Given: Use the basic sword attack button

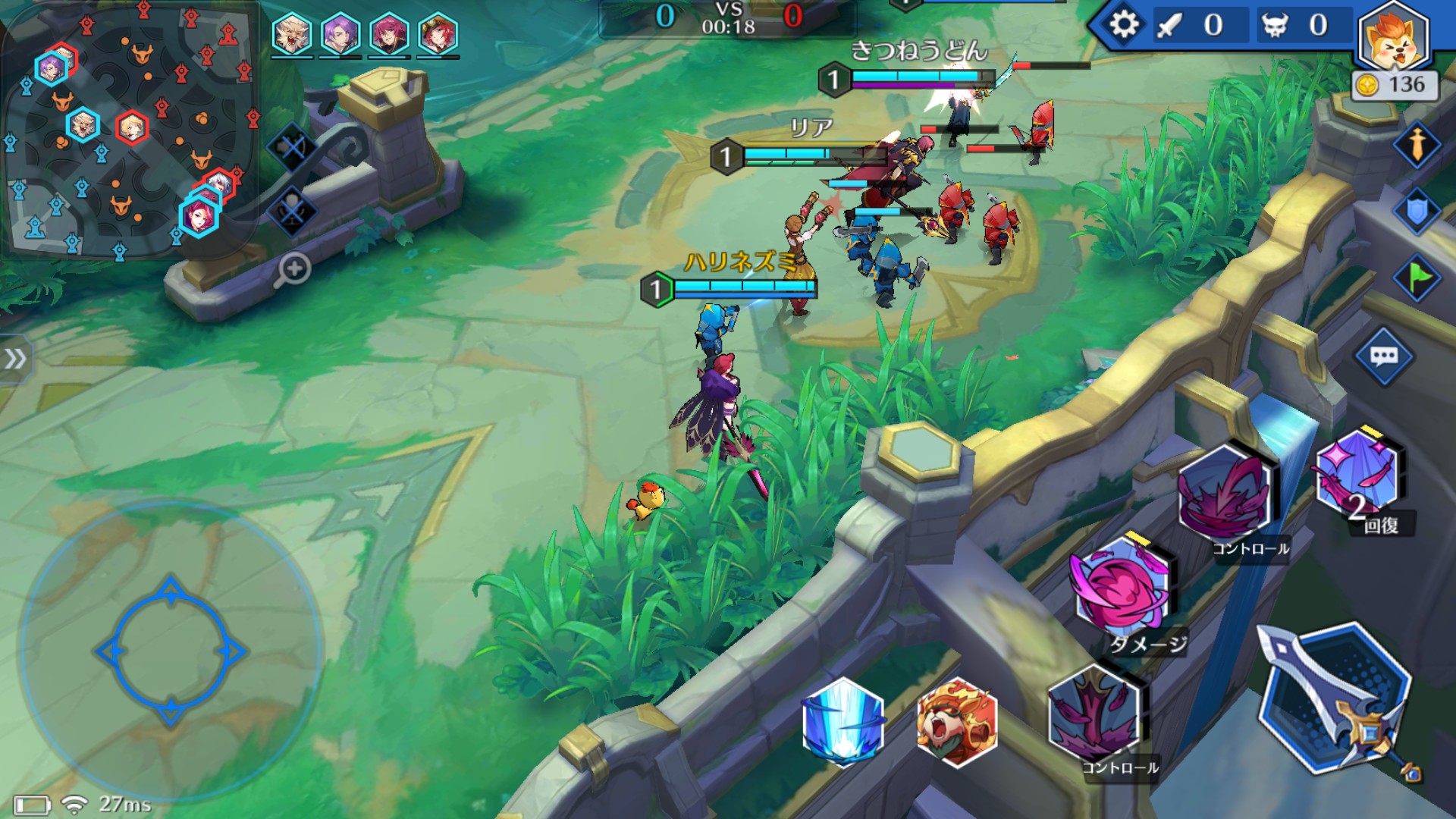Looking at the screenshot, I should pos(1336,699).
